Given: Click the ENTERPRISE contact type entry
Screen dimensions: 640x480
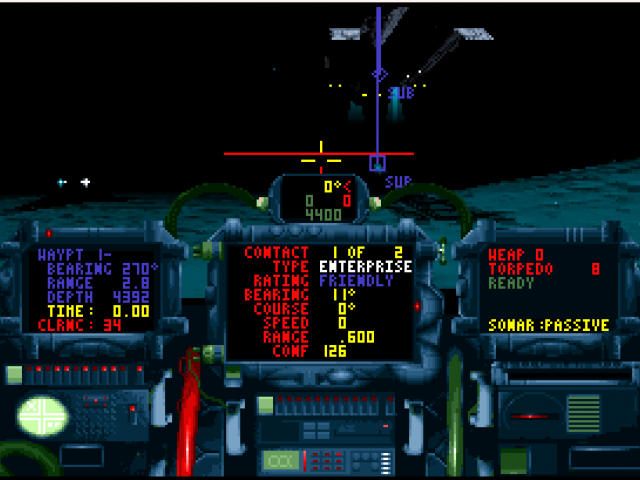Looking at the screenshot, I should coord(365,267).
